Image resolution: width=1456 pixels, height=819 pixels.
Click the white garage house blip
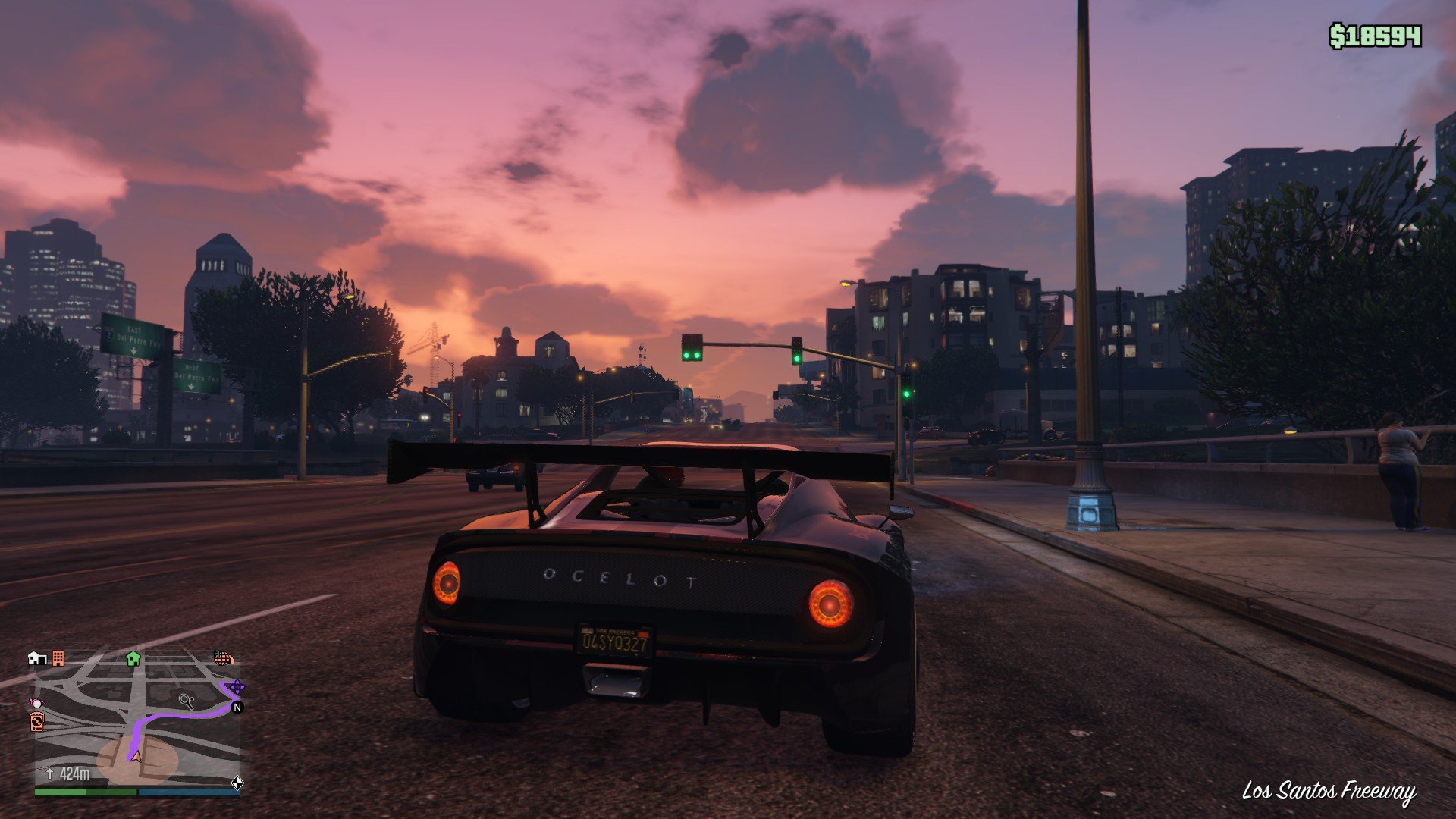click(36, 657)
